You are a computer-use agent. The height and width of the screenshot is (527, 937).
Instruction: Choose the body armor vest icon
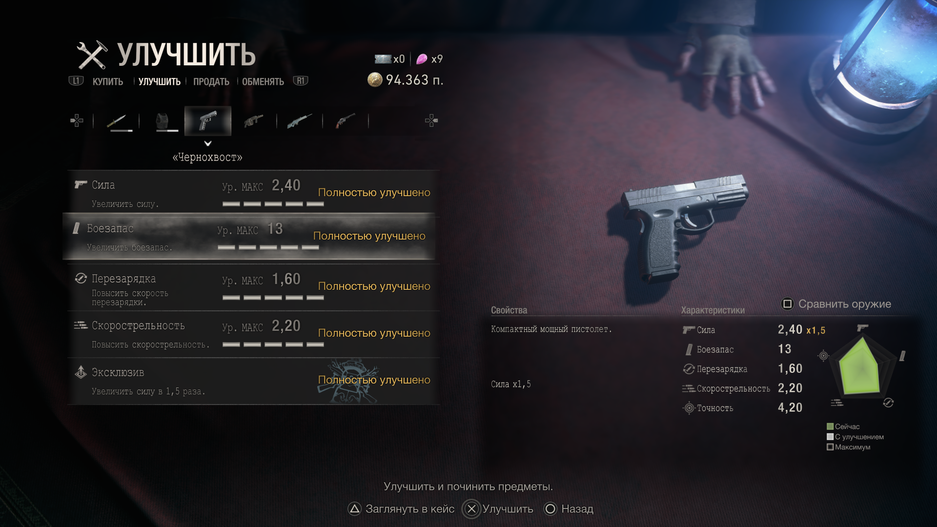165,122
